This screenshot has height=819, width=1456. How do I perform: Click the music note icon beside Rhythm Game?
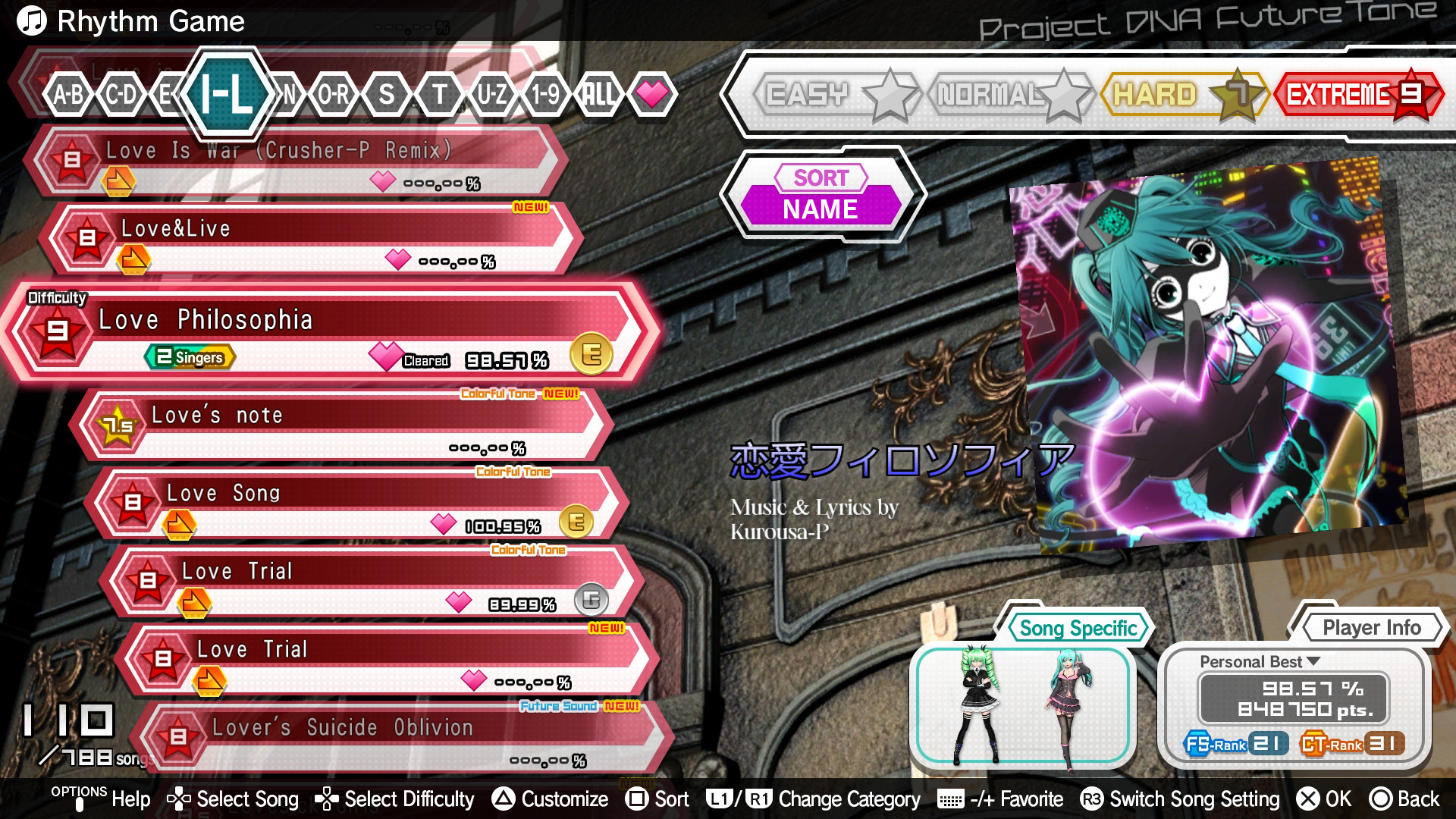[x=31, y=20]
